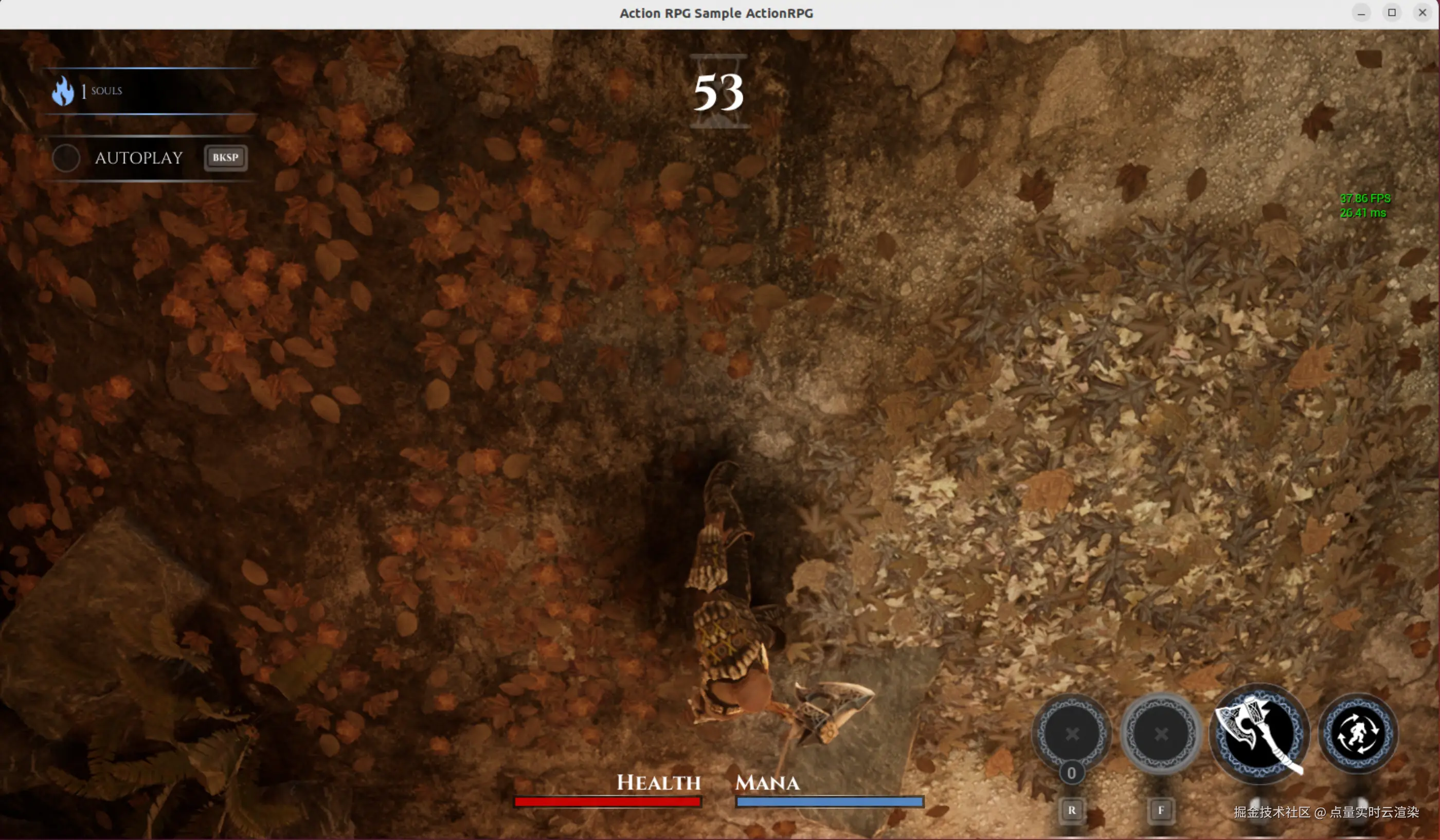Click the blue flame souls icon

tap(63, 90)
